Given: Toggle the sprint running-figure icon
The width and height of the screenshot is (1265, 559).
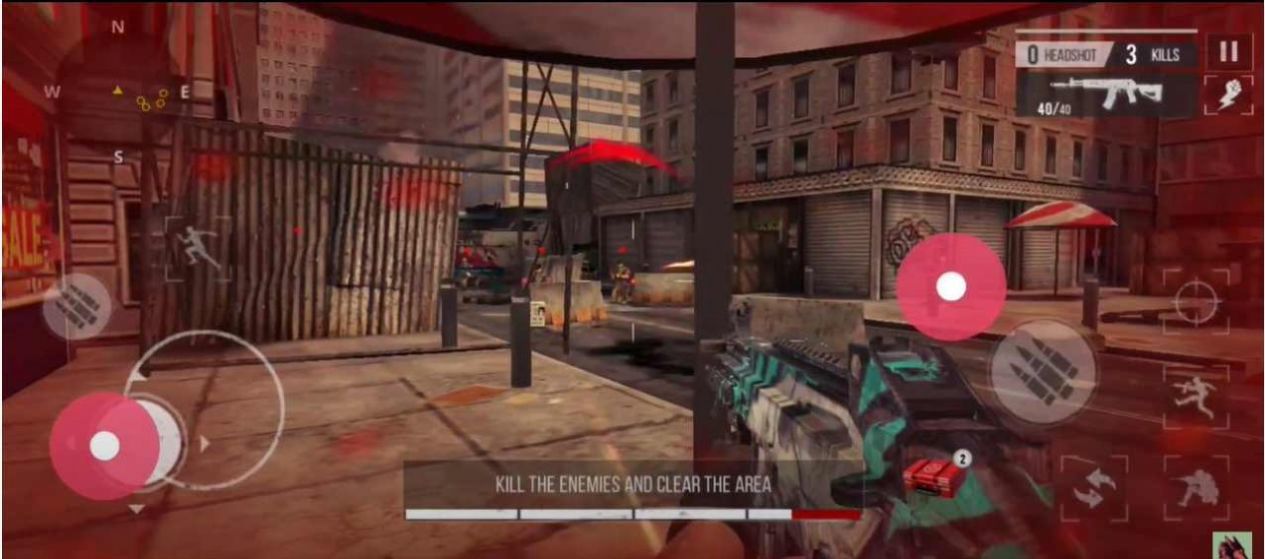Looking at the screenshot, I should click(197, 247).
